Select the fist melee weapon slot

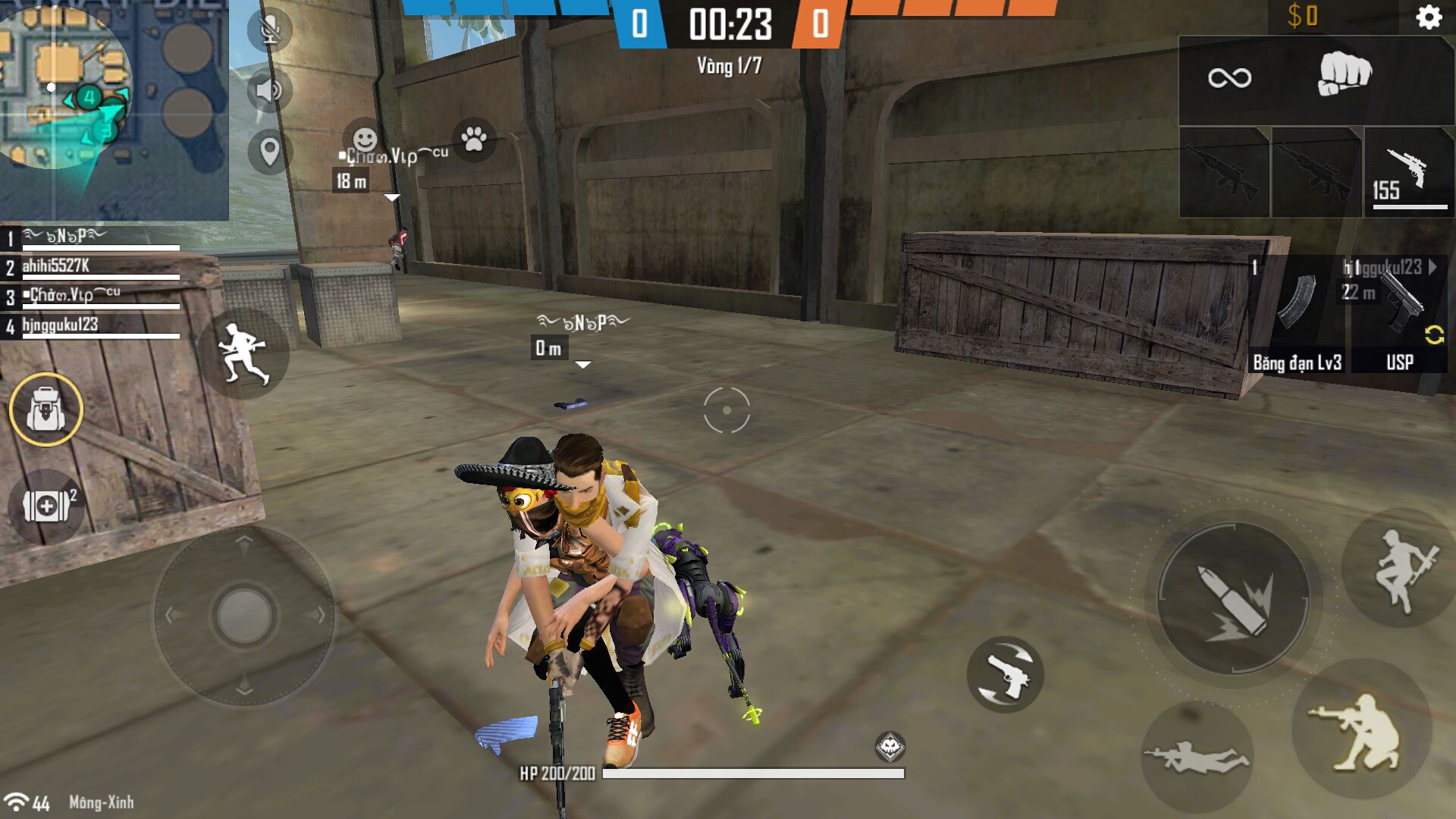coord(1344,76)
